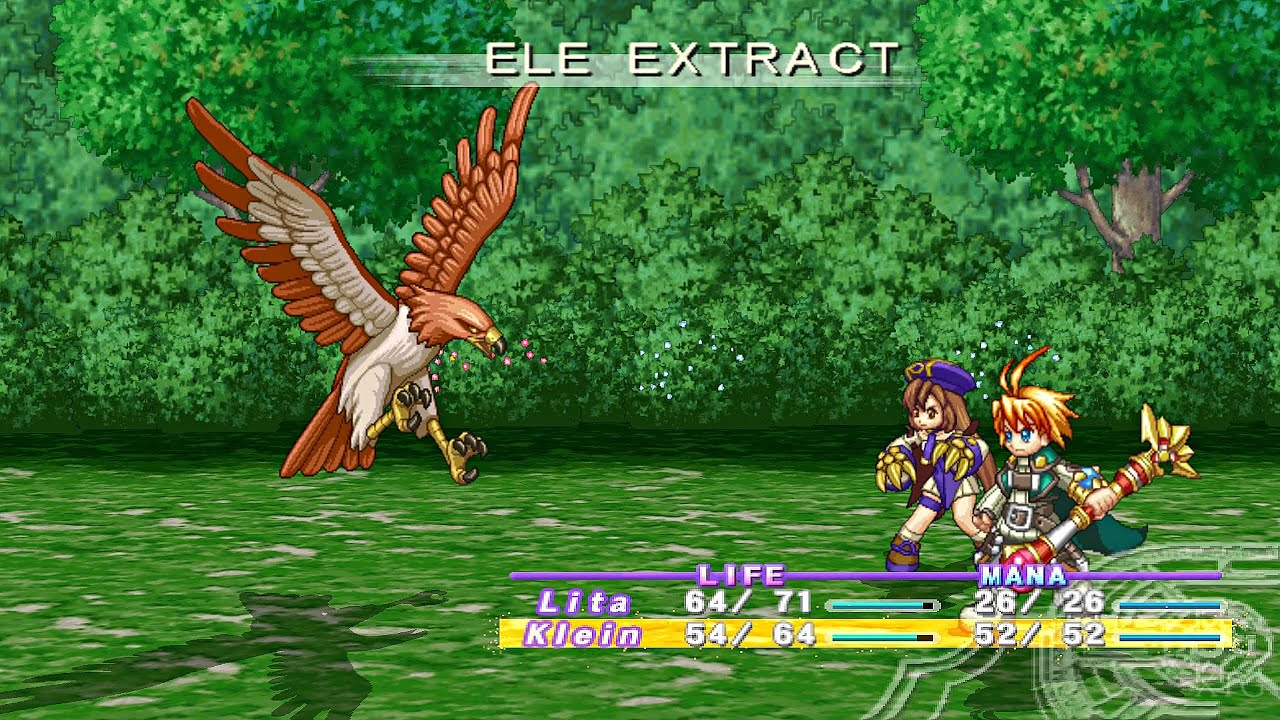Select the Lita character sprite
Viewport: 1280px width, 720px height.
(x=930, y=460)
